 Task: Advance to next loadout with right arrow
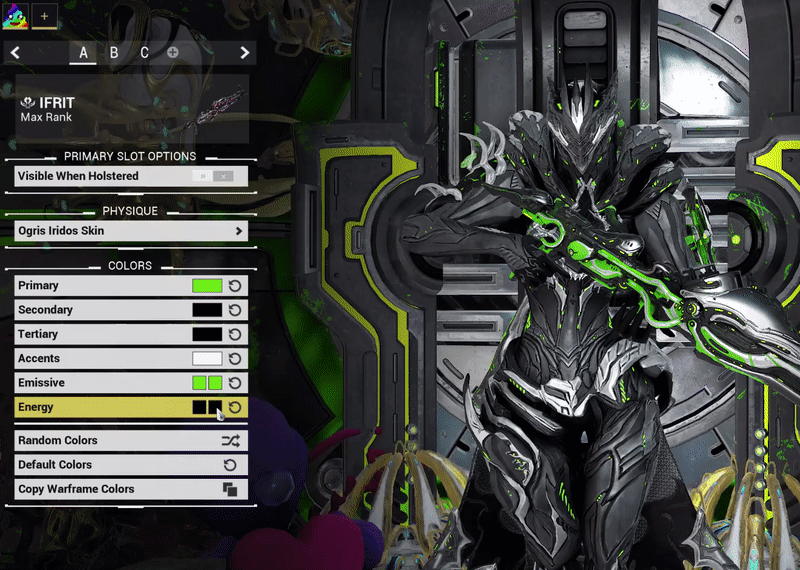(245, 53)
